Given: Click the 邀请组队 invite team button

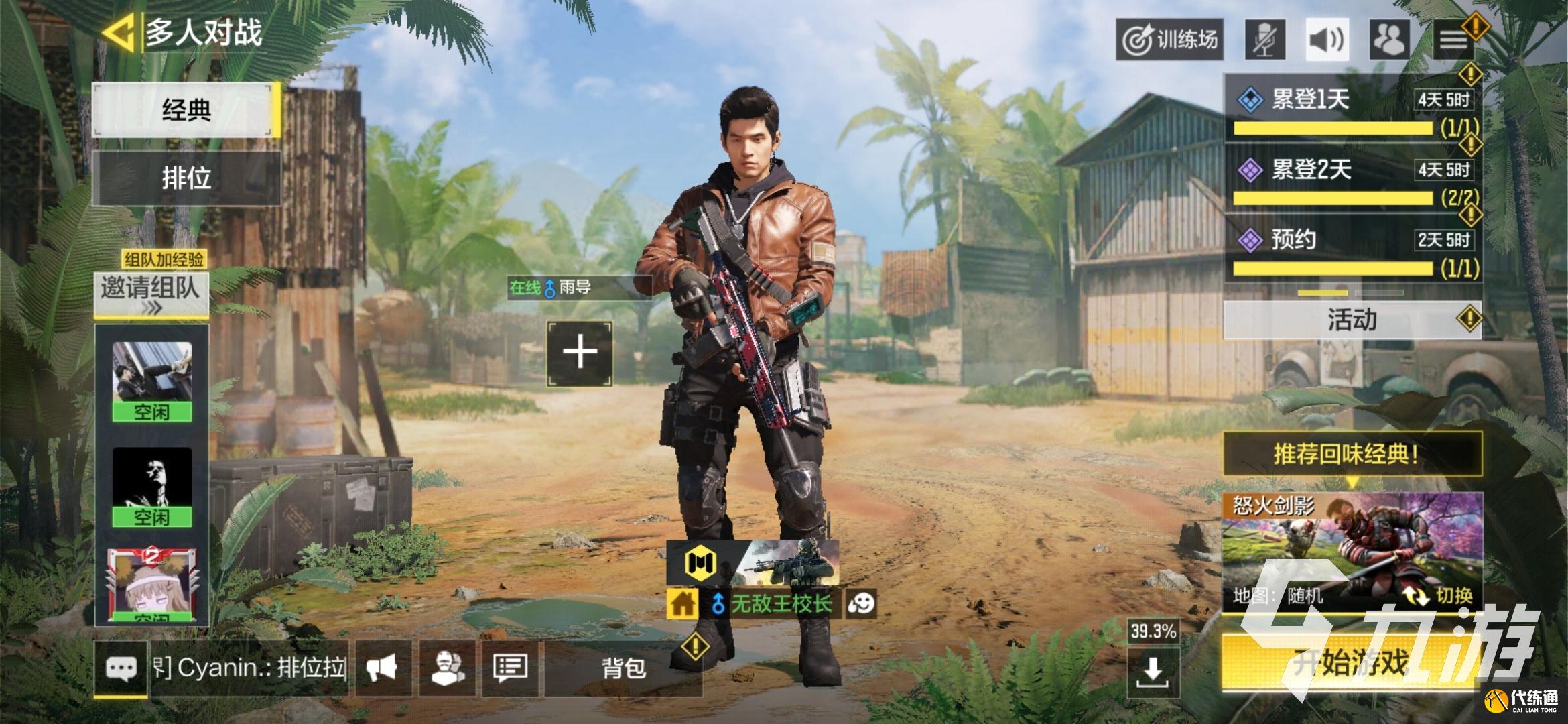Looking at the screenshot, I should pyautogui.click(x=151, y=294).
